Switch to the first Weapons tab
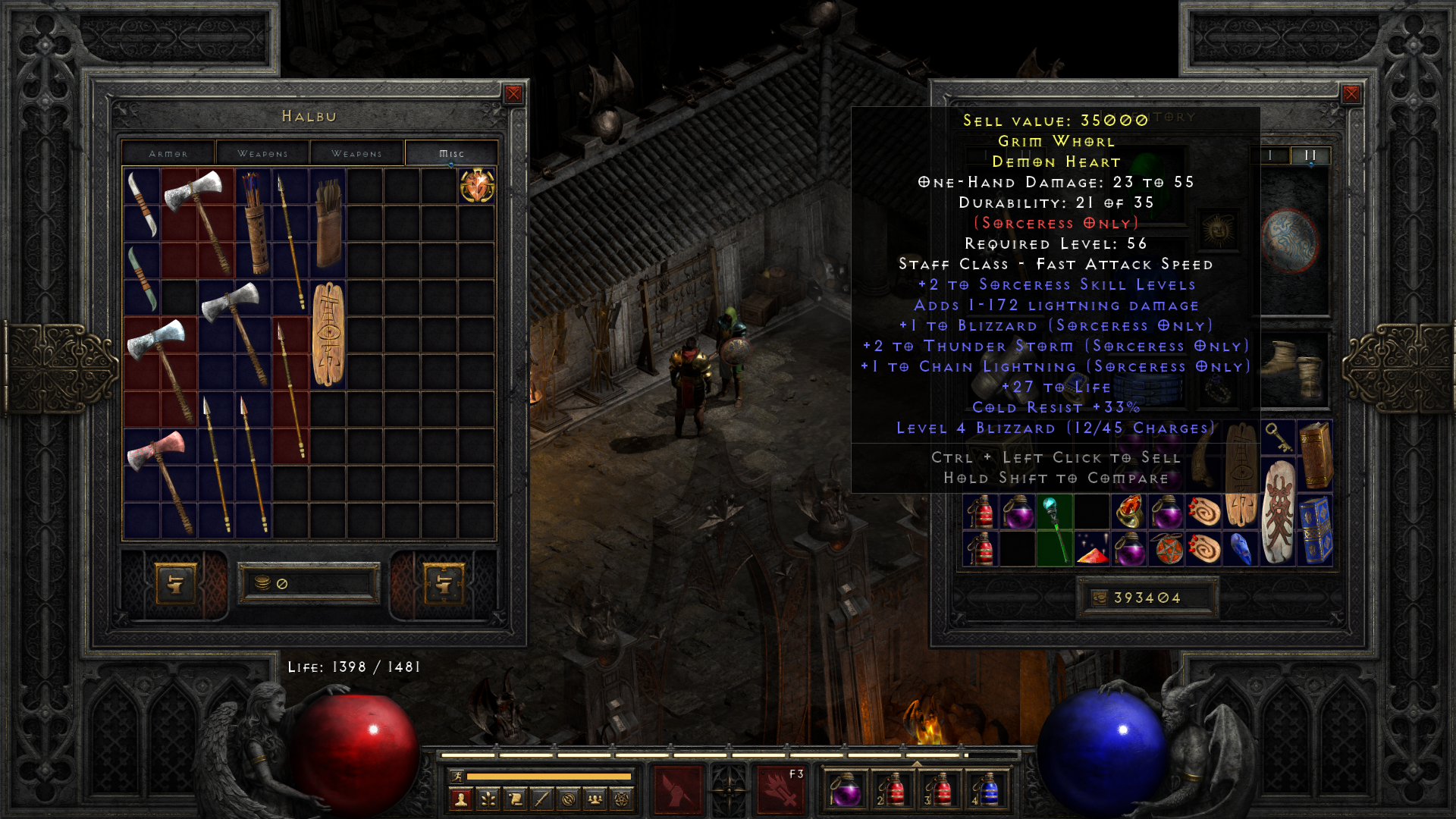The width and height of the screenshot is (1456, 819). coord(262,152)
